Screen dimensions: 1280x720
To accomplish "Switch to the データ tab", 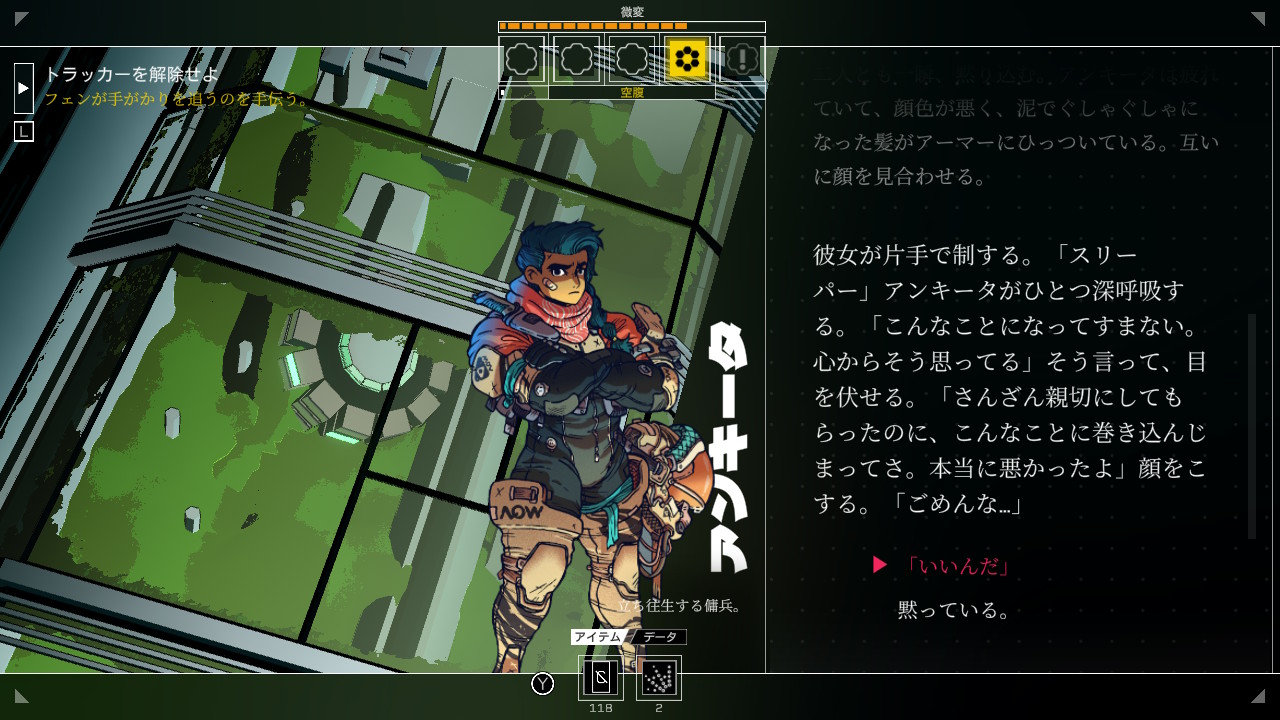I will click(660, 637).
